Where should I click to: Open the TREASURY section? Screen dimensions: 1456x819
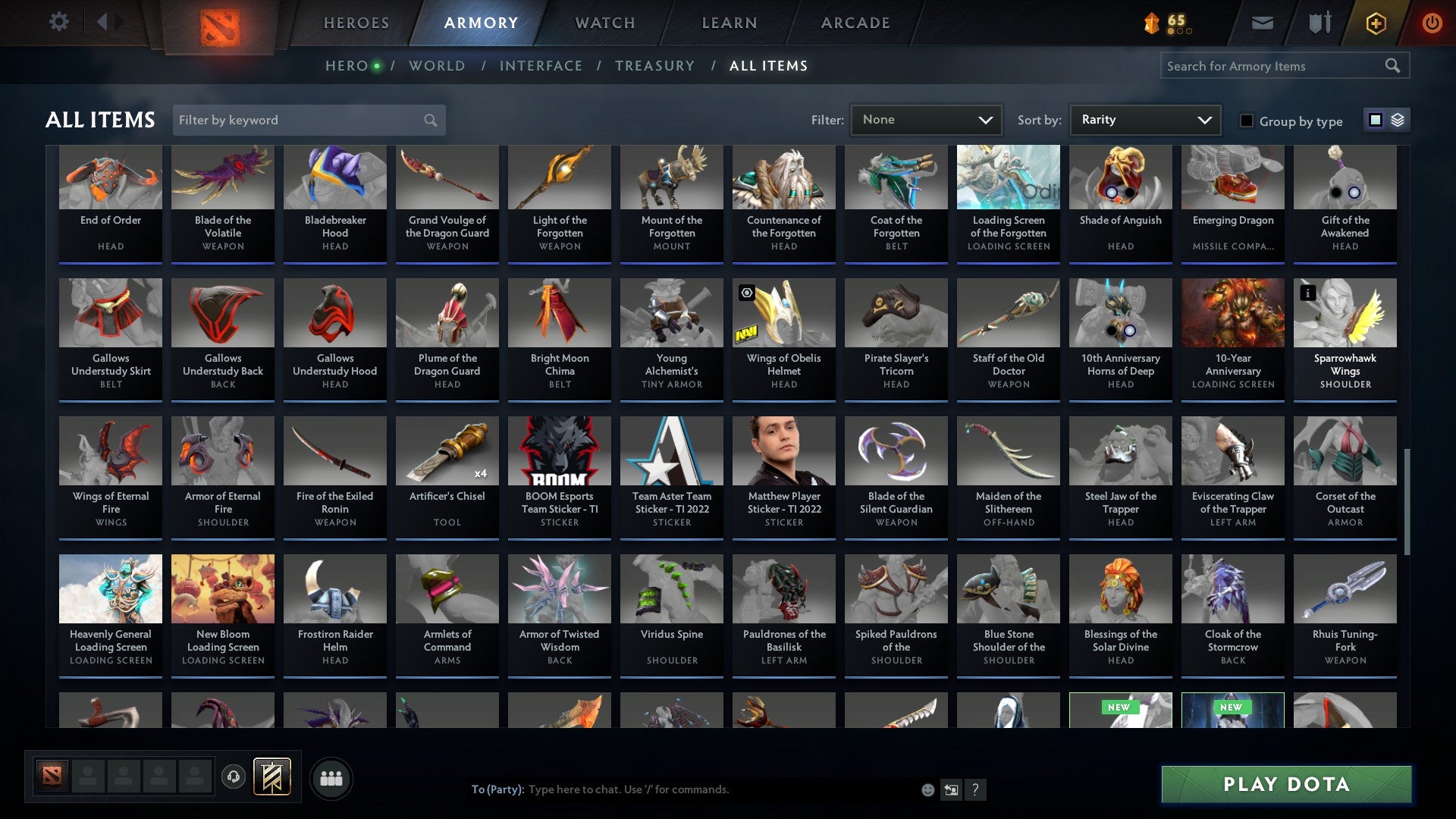tap(654, 66)
